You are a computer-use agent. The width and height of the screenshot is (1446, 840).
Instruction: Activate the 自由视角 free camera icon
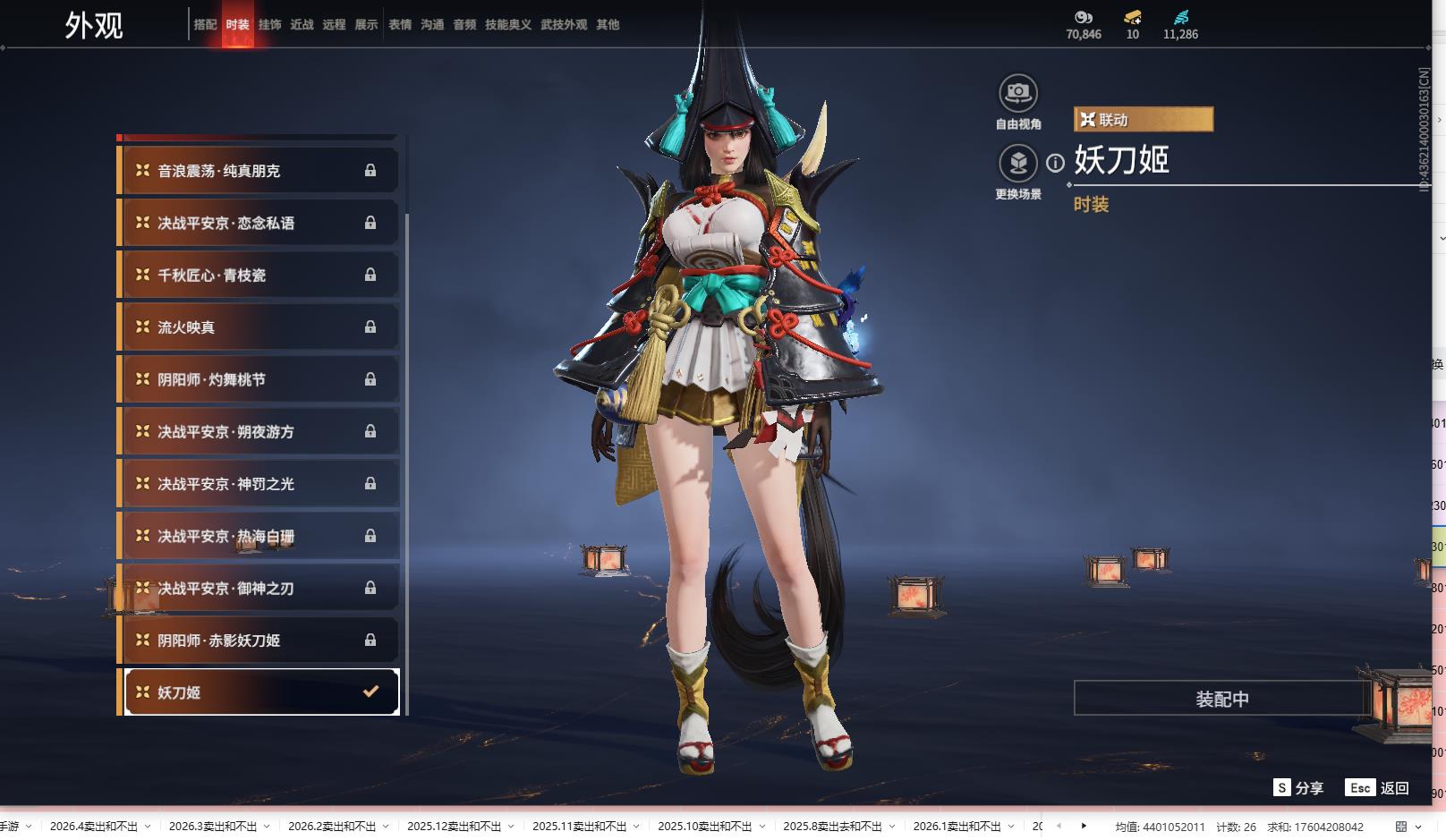1018,93
